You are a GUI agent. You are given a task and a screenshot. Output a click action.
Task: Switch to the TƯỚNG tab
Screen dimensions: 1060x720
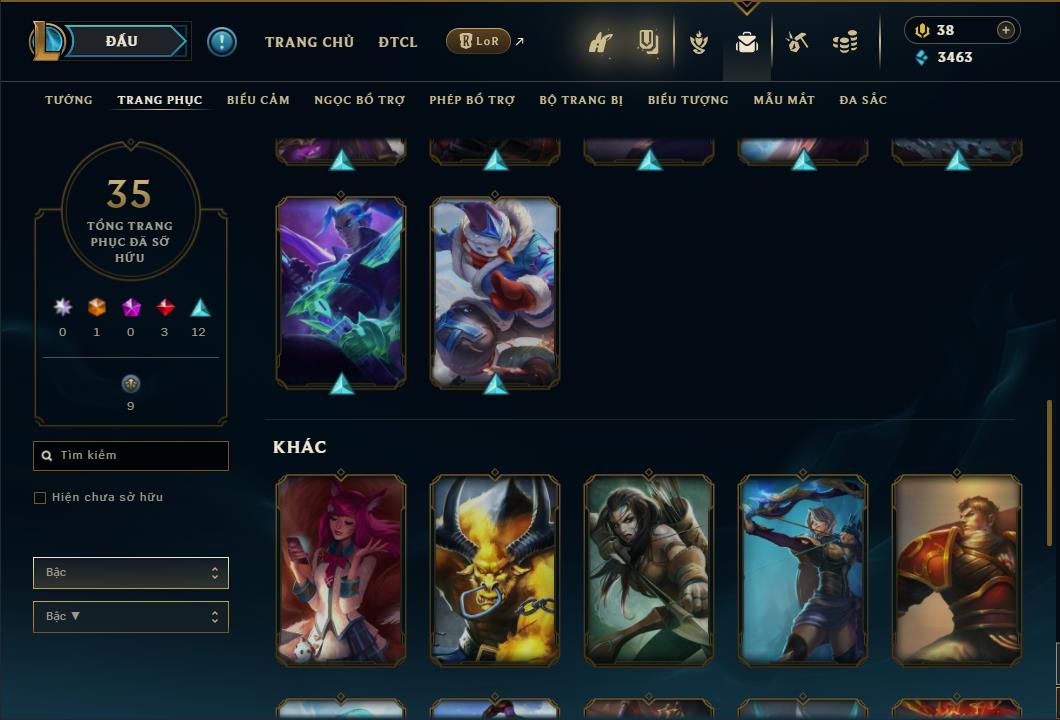(69, 100)
